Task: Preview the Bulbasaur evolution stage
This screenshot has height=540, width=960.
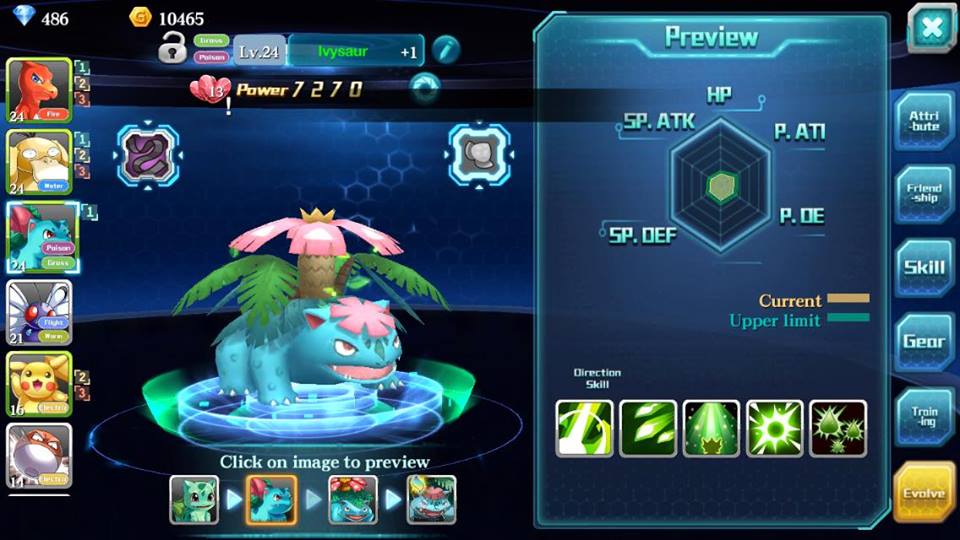Action: (194, 498)
